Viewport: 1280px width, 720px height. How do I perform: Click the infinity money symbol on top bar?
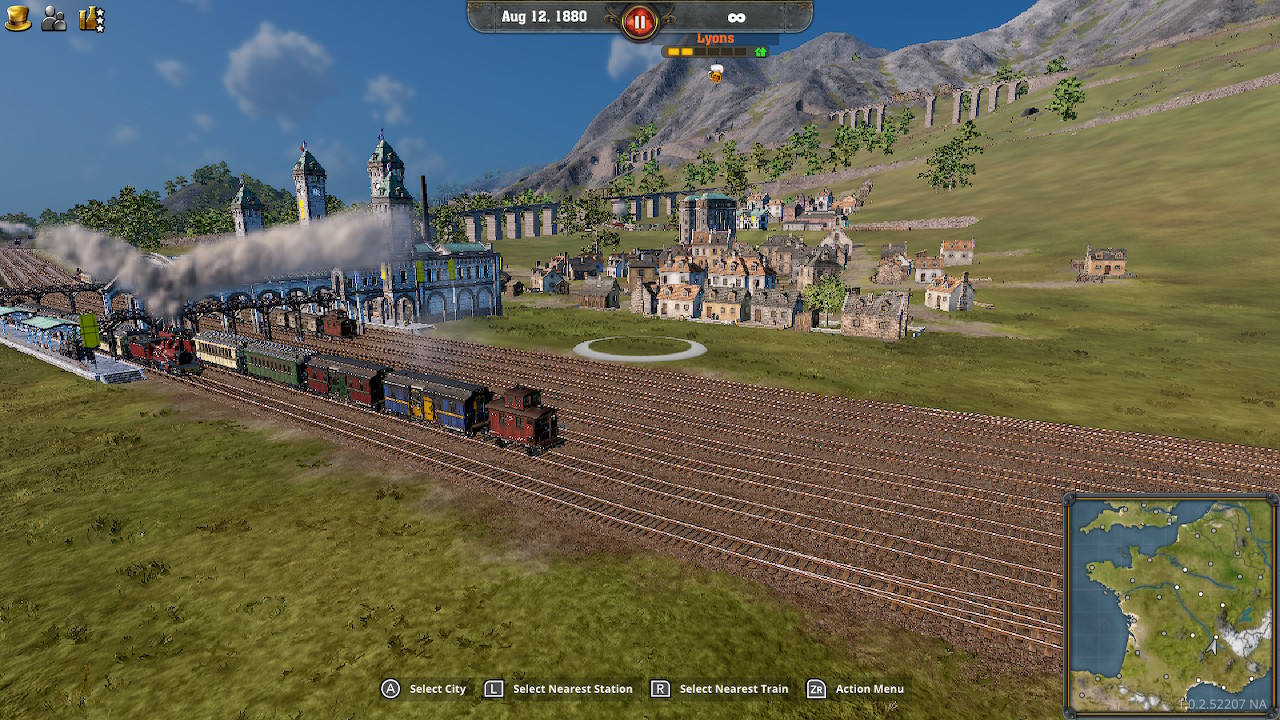[x=737, y=16]
